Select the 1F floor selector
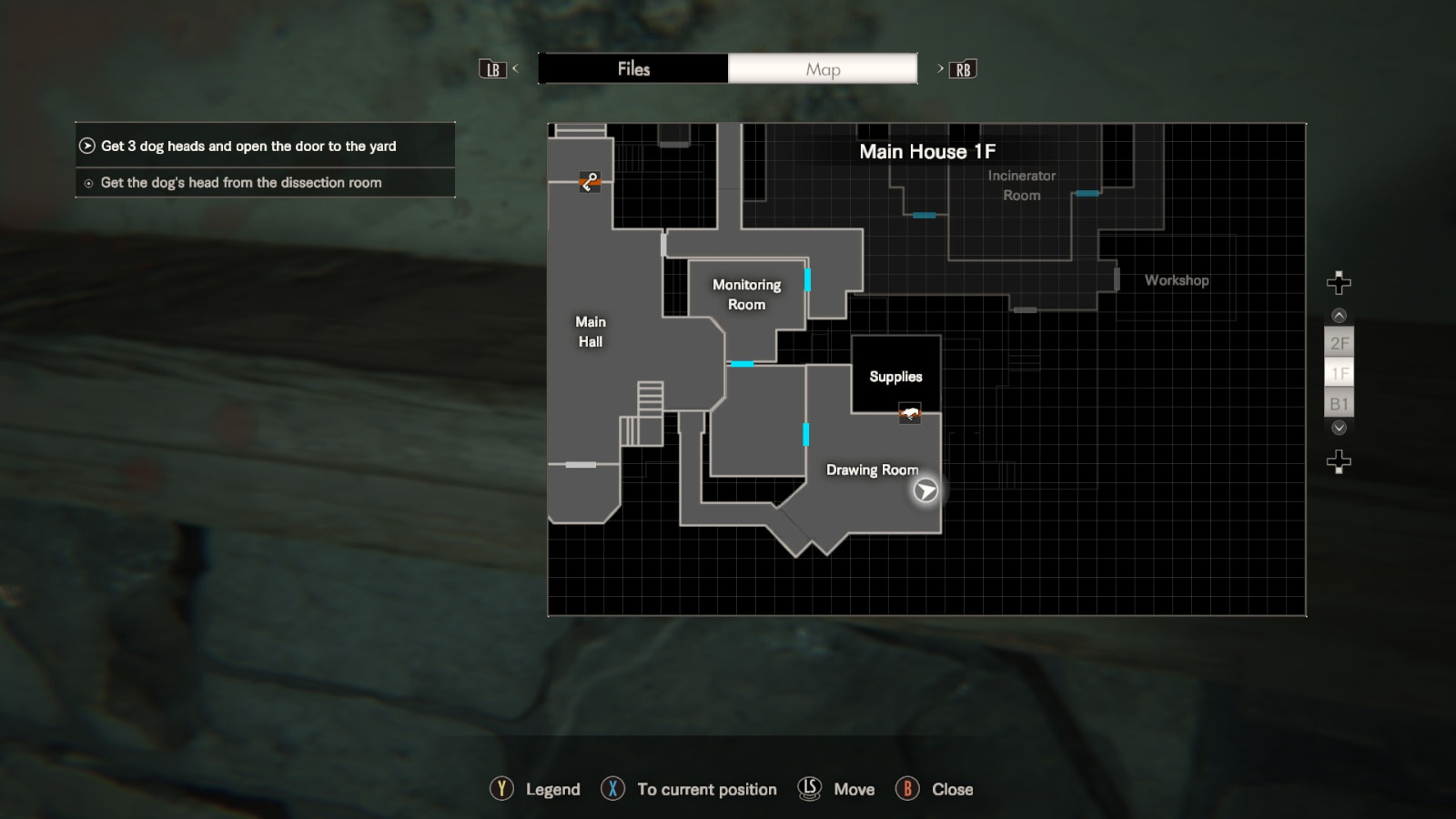Screen dimensions: 1456x819 coord(1339,373)
